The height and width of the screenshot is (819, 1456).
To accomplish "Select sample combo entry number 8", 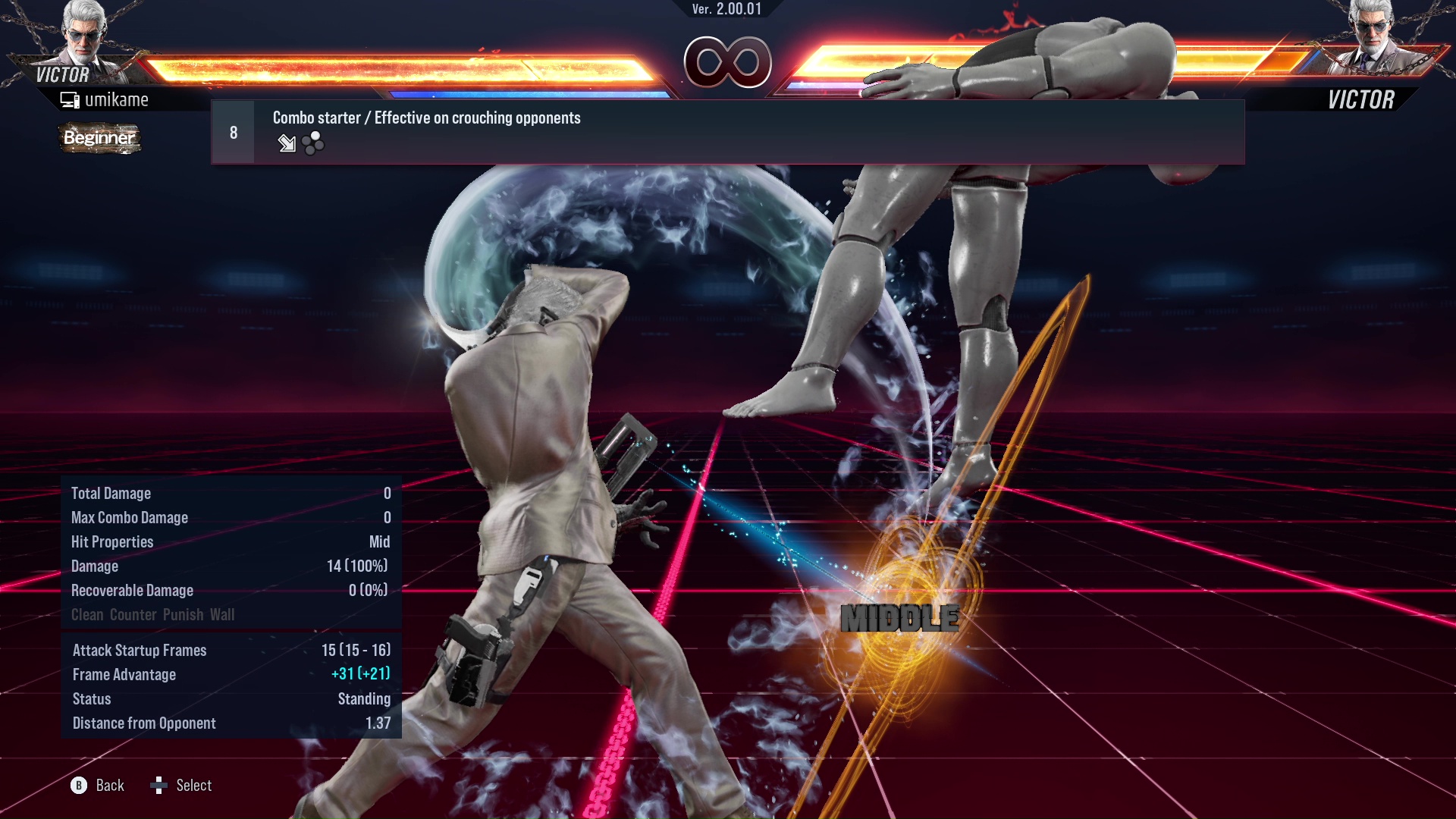I will (x=232, y=131).
